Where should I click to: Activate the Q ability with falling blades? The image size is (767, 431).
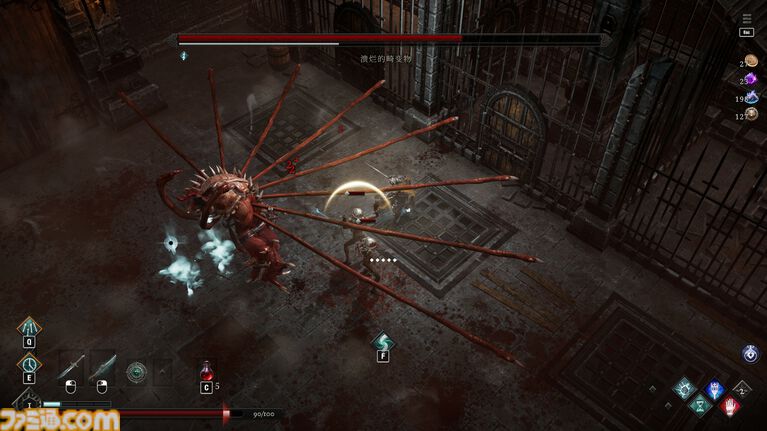pos(30,328)
